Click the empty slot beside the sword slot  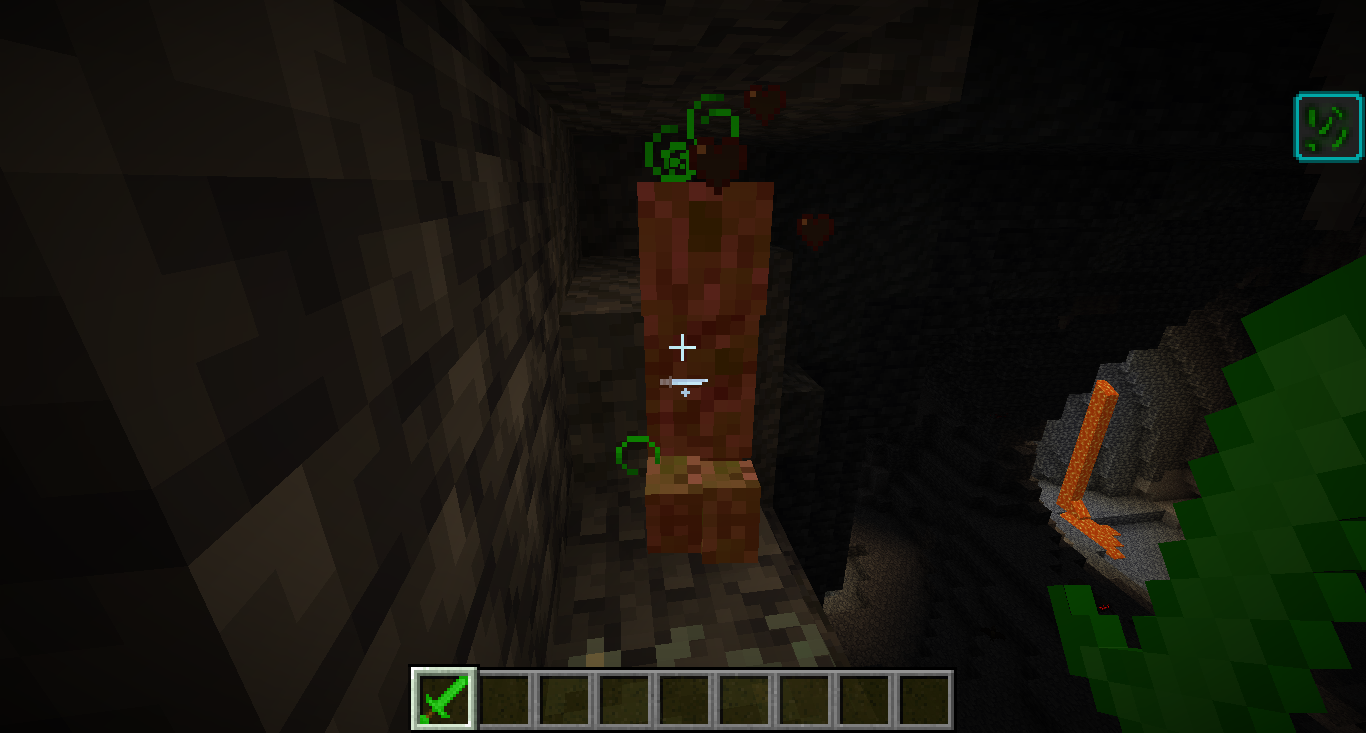503,701
